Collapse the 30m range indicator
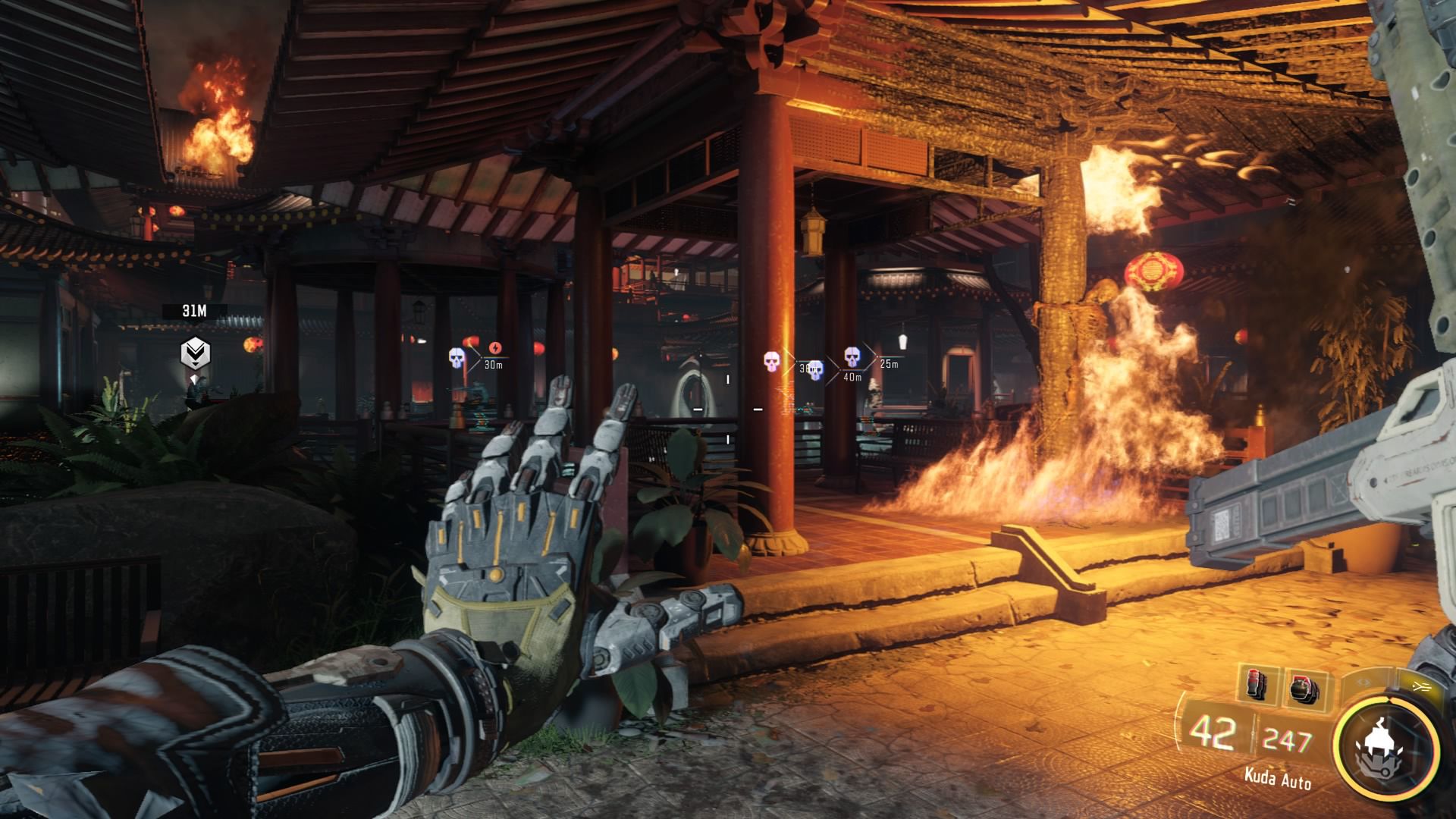 click(493, 365)
